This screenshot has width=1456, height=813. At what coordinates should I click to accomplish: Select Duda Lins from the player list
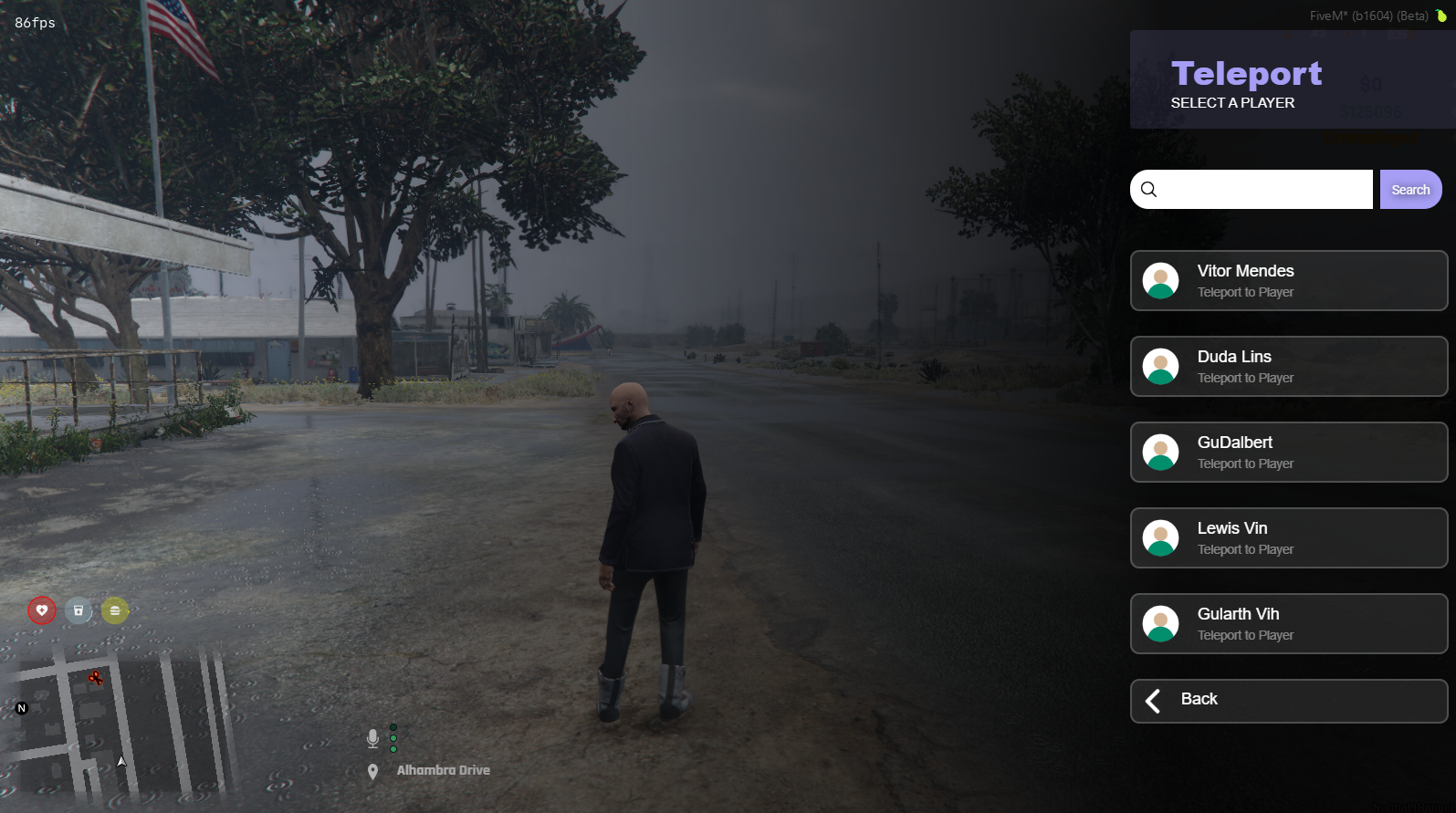pos(1288,367)
